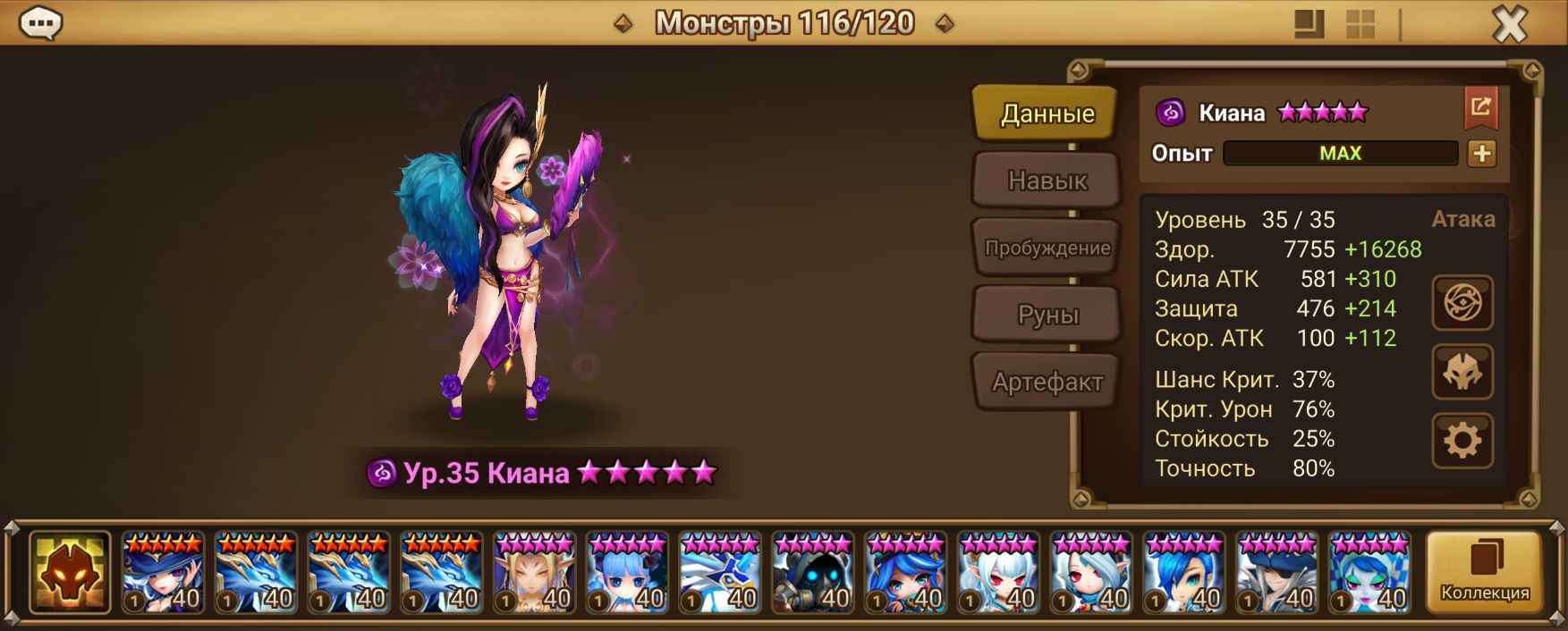Open the Коллекция button

pyautogui.click(x=1484, y=572)
